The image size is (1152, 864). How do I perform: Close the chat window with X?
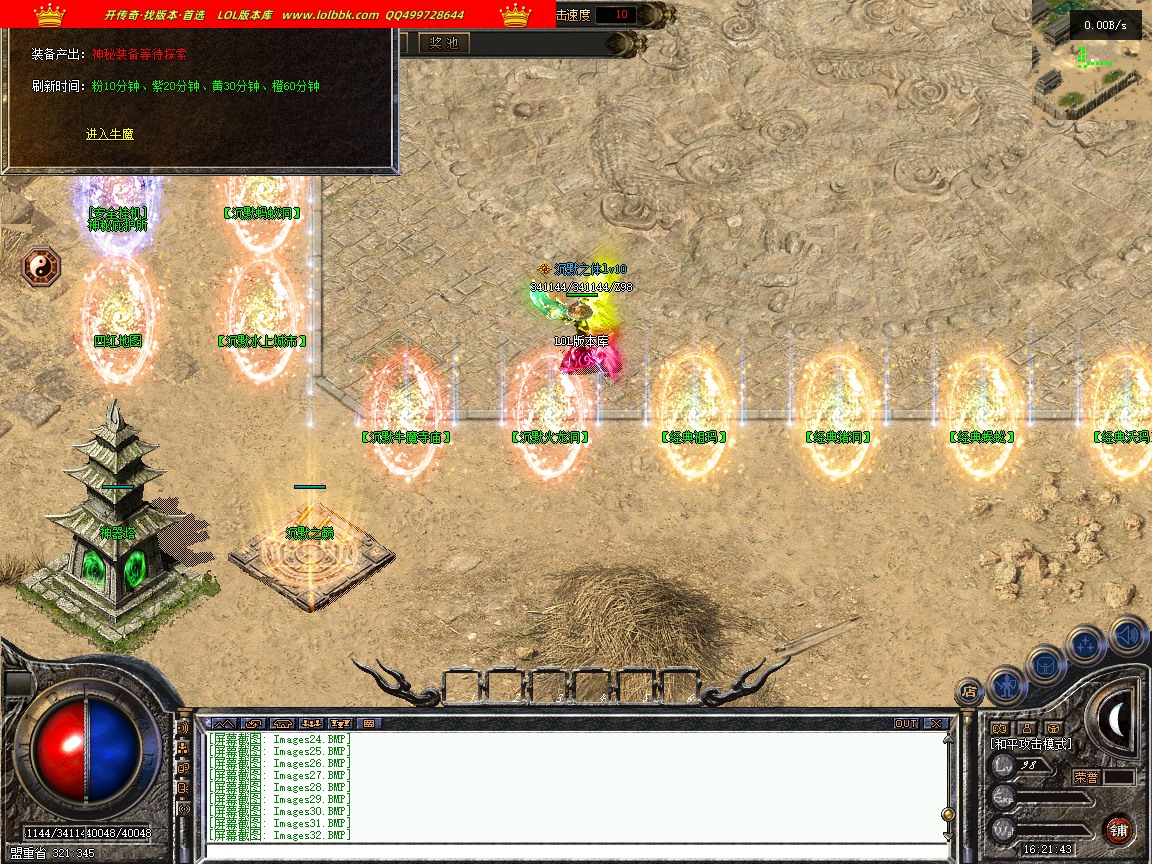tap(935, 723)
